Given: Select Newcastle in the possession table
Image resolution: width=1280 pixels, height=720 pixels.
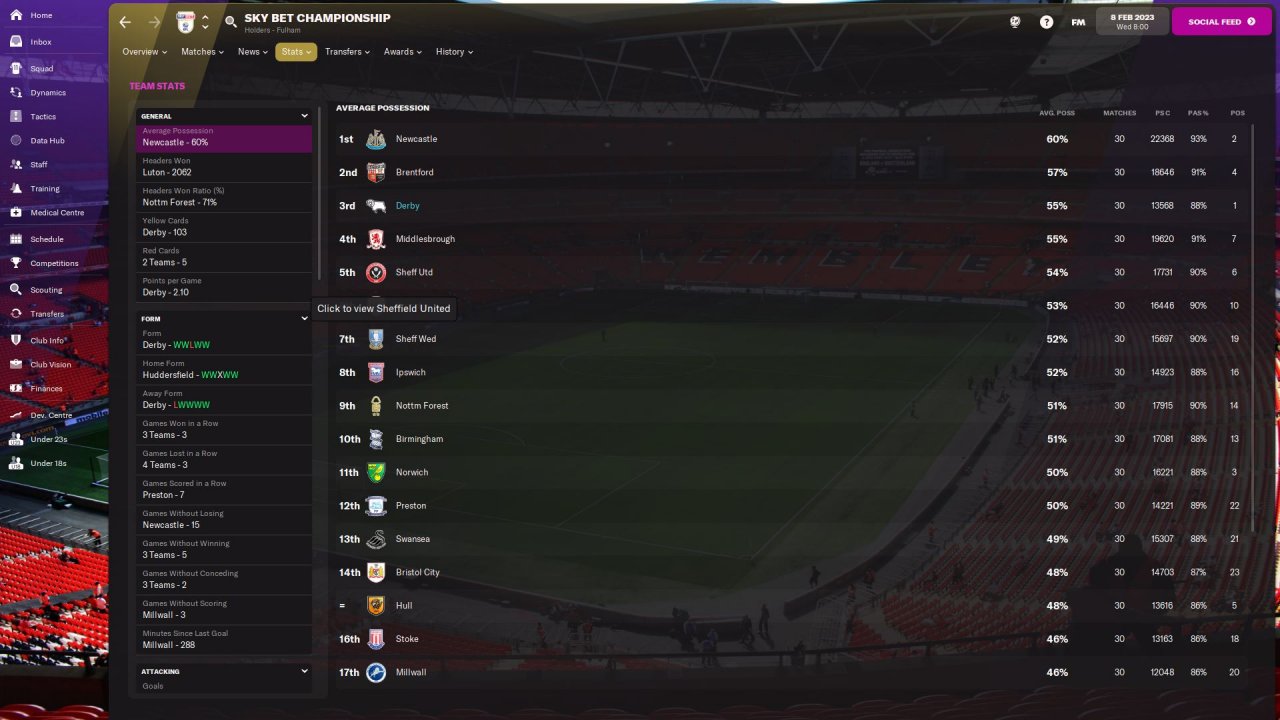Looking at the screenshot, I should pos(416,139).
